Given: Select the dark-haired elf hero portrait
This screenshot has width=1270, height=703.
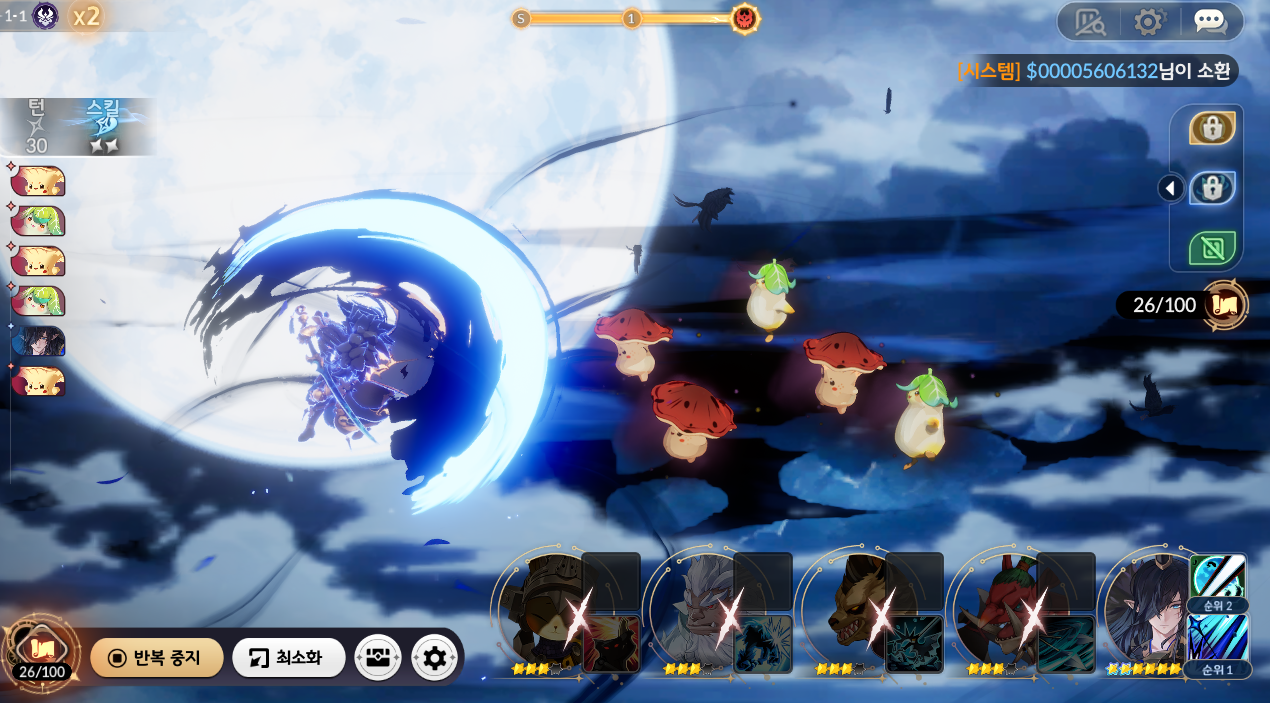Looking at the screenshot, I should click(x=1147, y=610).
